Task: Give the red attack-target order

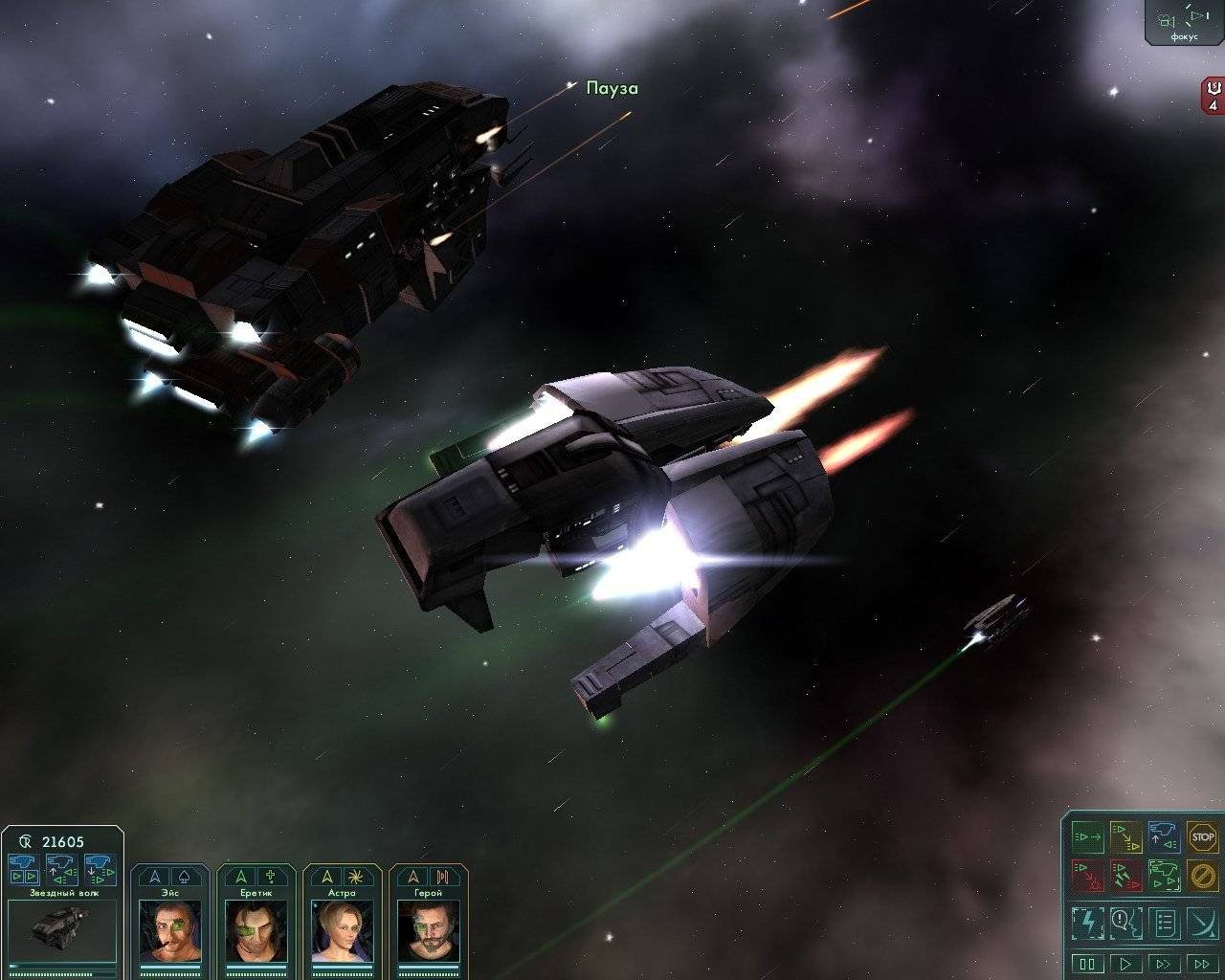Action: [1087, 875]
